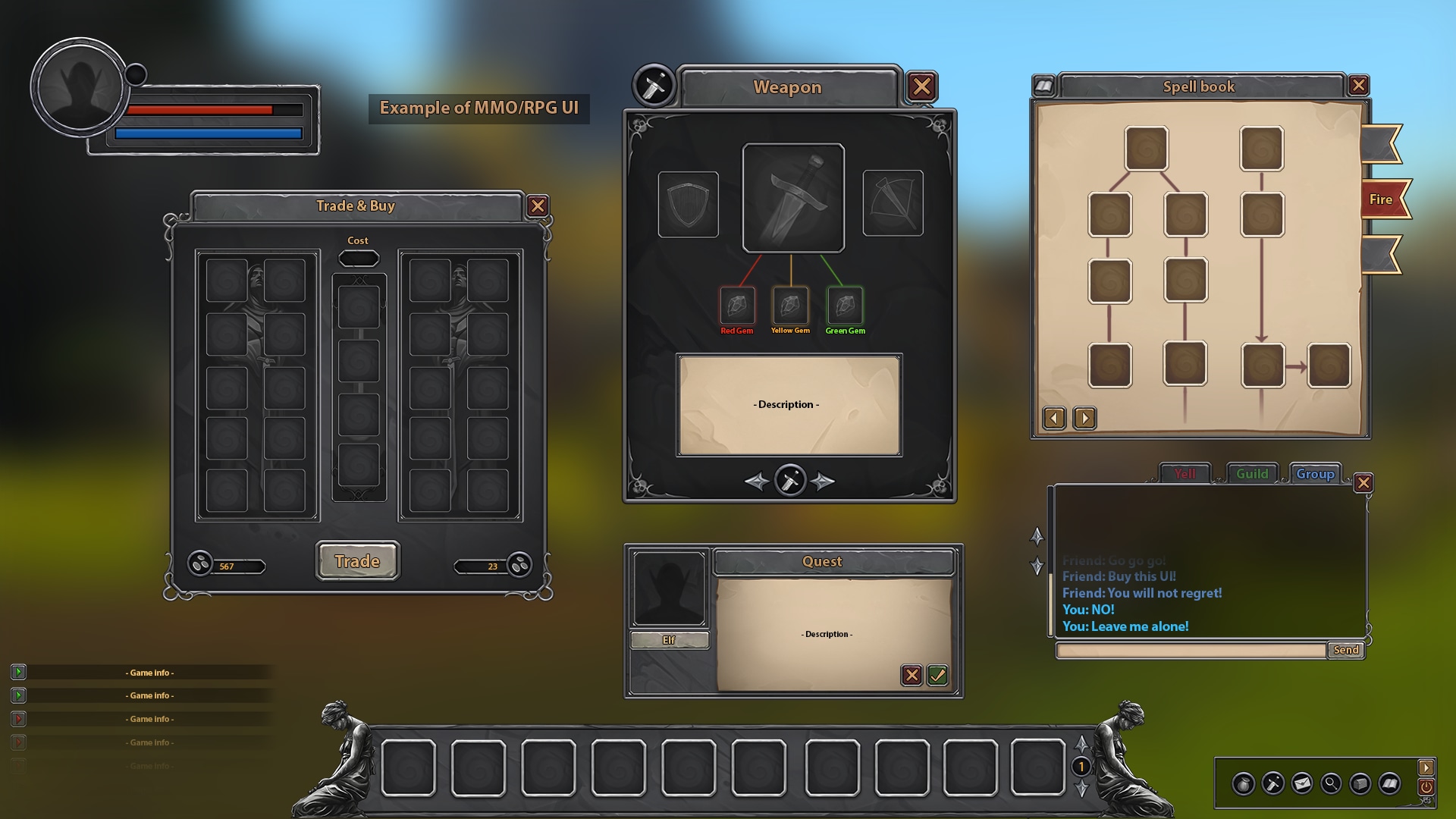Click the left page arrow in the Spell book
Viewport: 1456px width, 819px height.
[1053, 418]
